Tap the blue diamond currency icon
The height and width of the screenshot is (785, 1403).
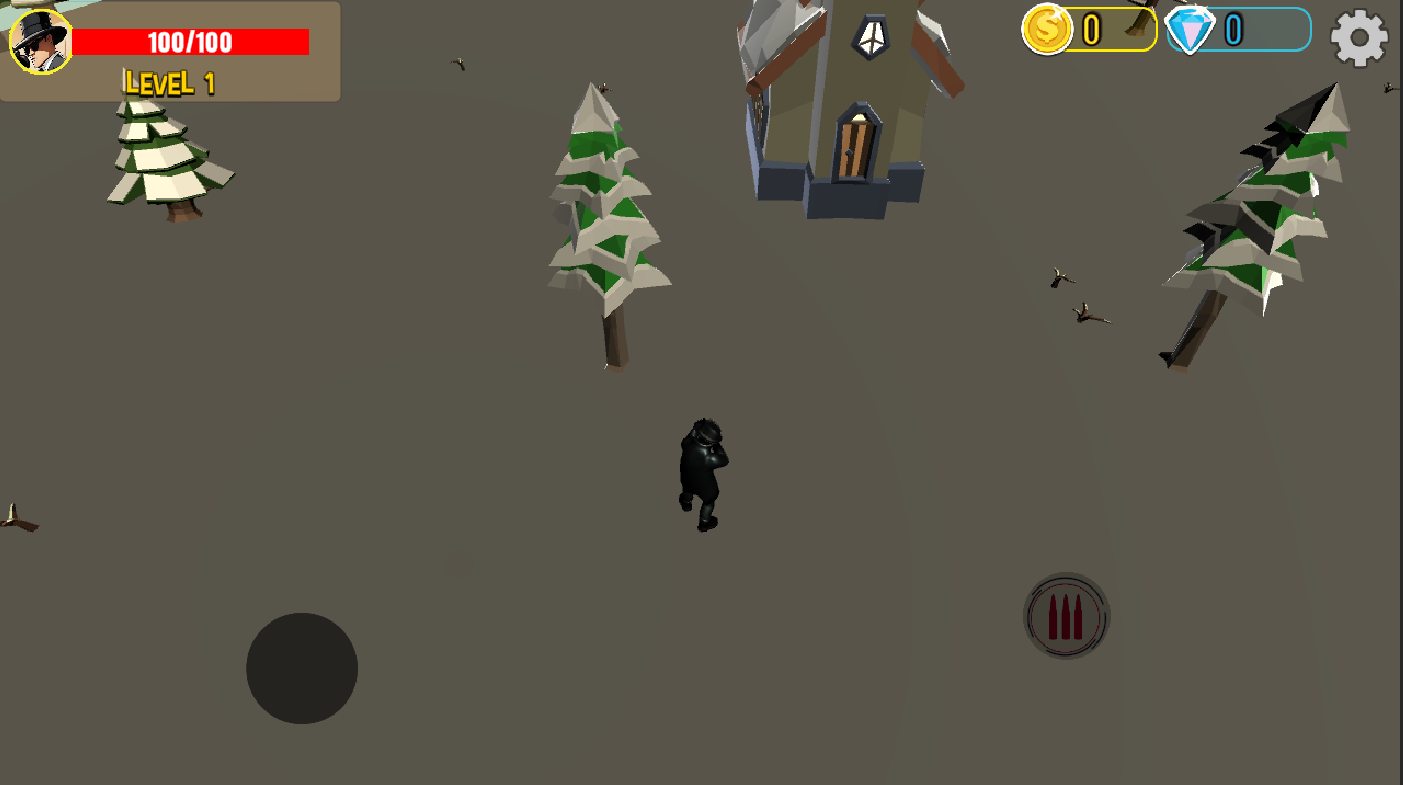click(x=1188, y=31)
